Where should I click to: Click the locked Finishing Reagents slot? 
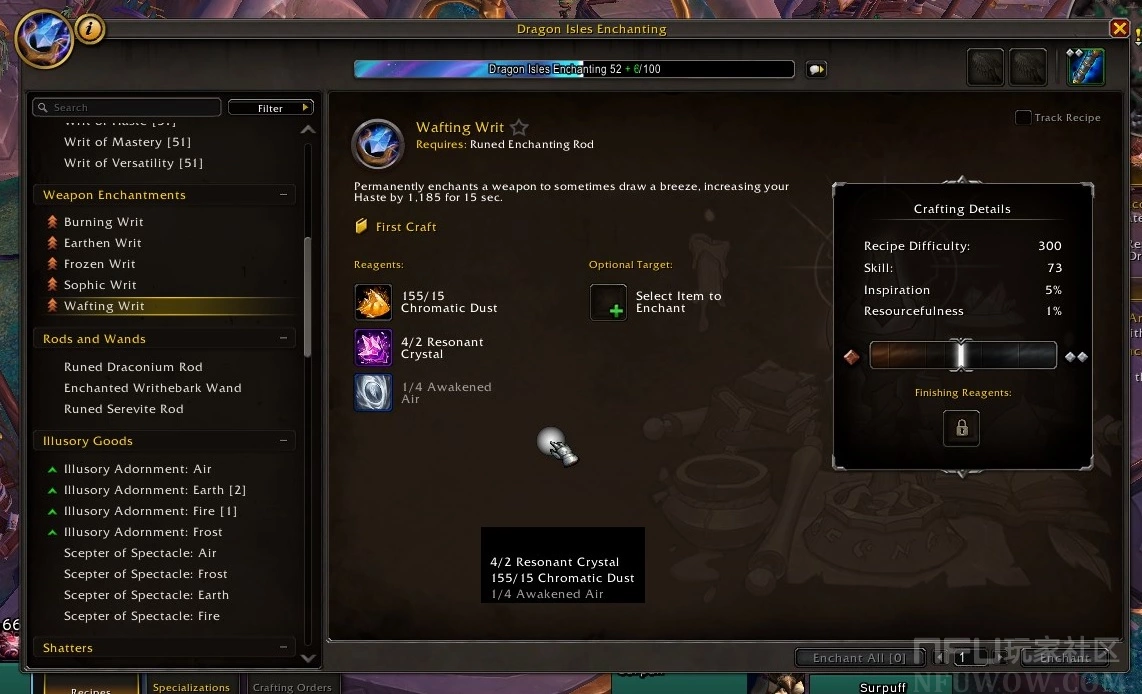tap(961, 428)
